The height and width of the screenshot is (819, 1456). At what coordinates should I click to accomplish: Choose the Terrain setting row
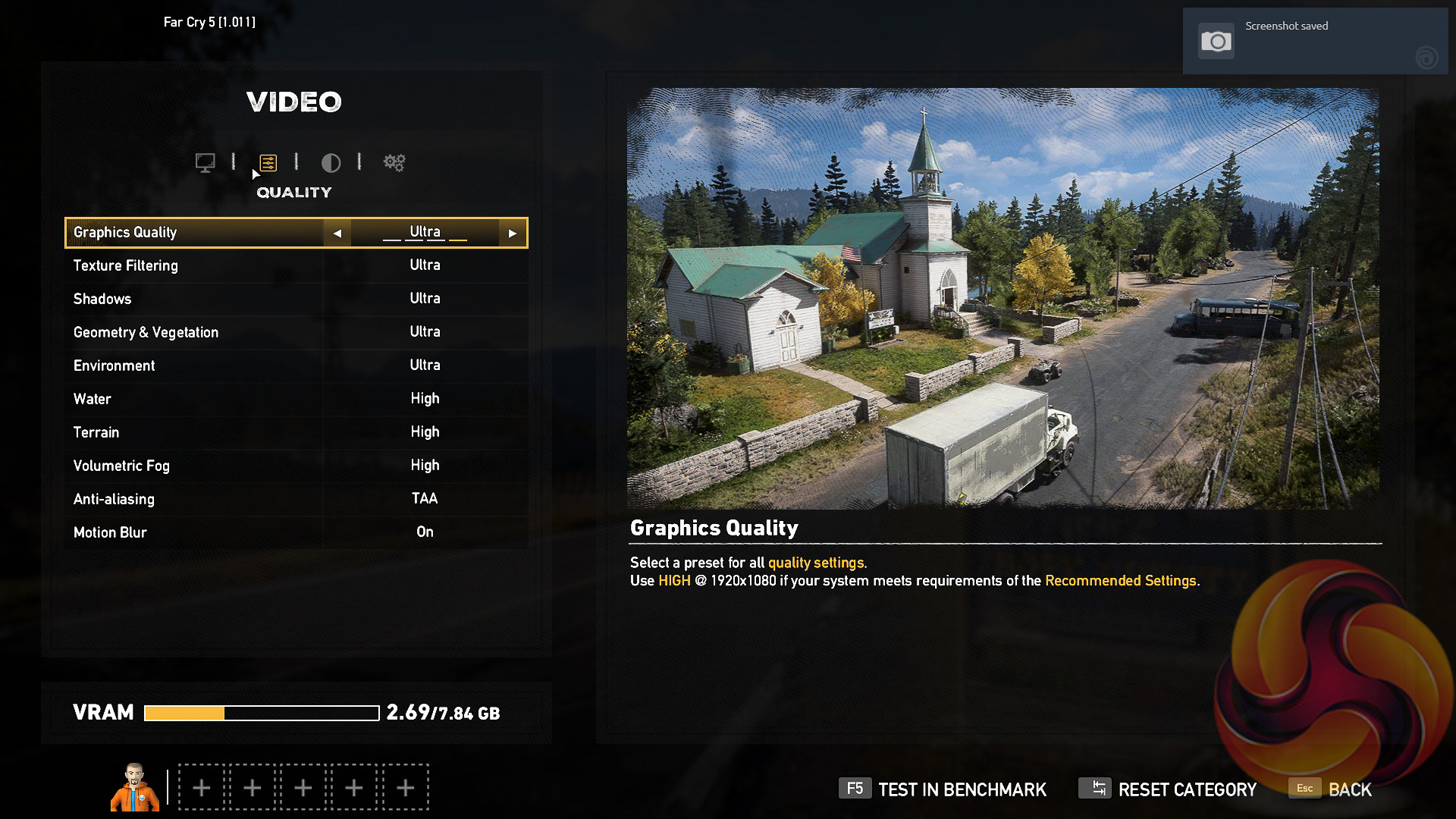296,432
